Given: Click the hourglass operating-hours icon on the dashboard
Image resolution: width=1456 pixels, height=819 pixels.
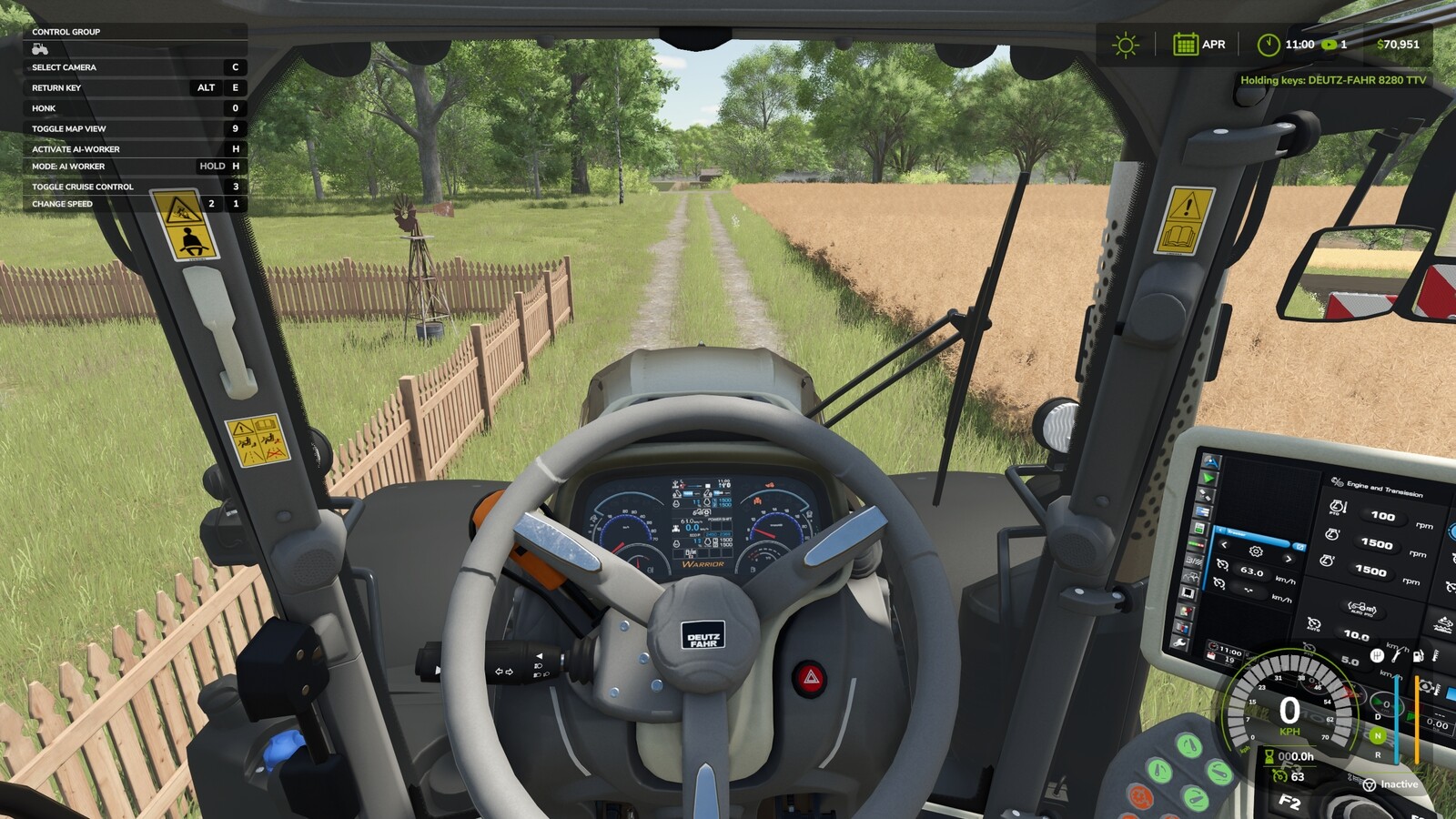Looking at the screenshot, I should pos(1269,755).
